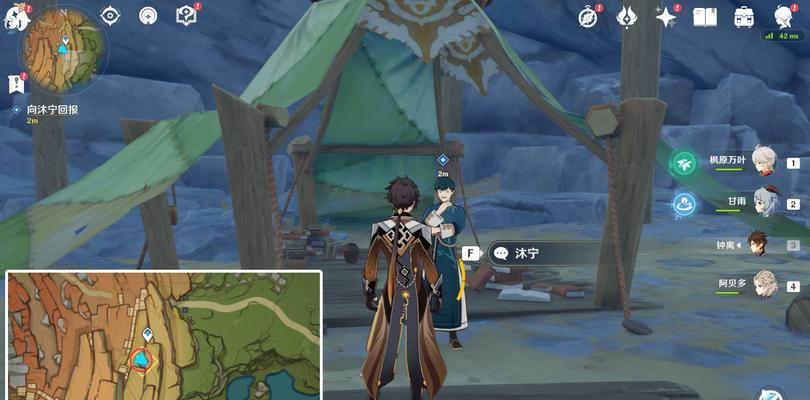Open the quest journal book icon
Screen dimensions: 810x400
click(x=185, y=16)
